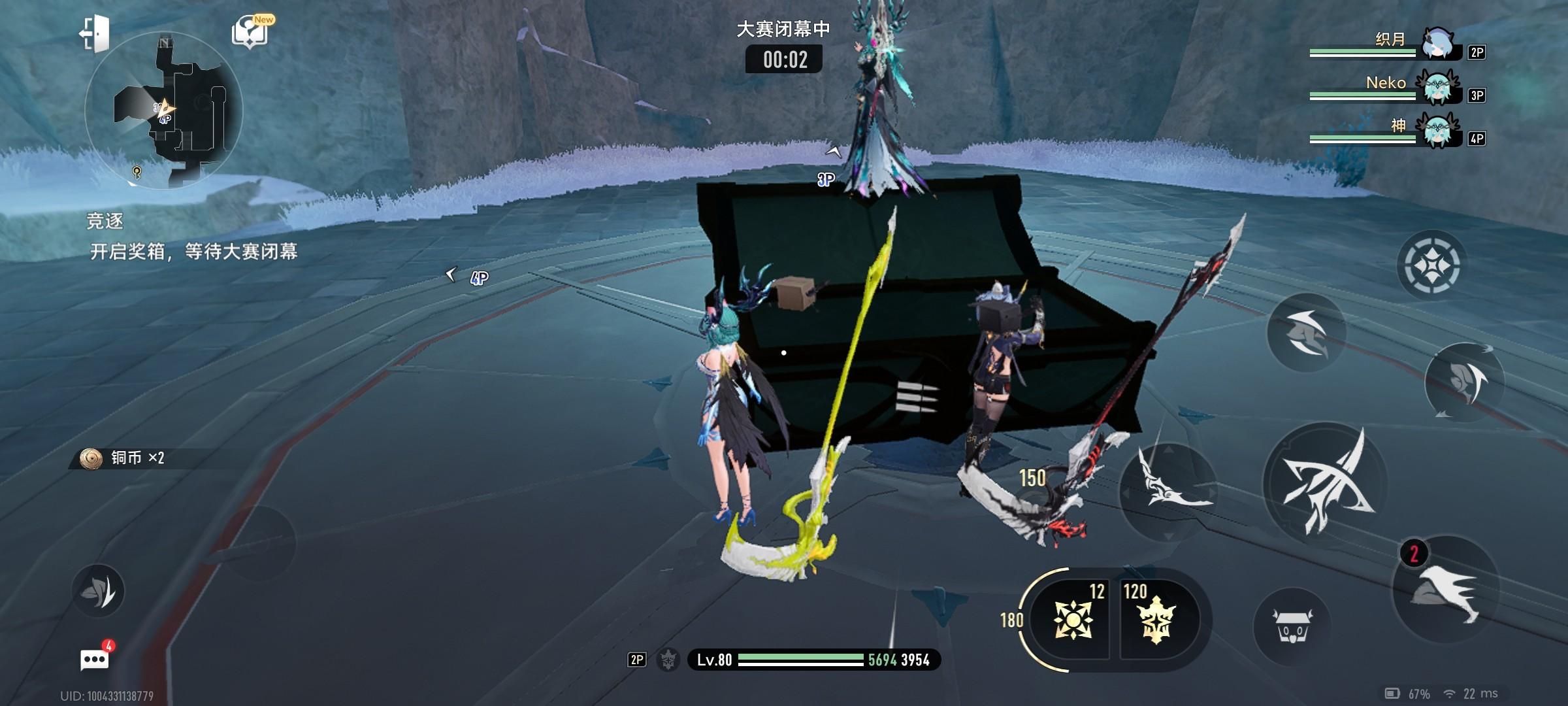Tap the exit door icon
Screen dimensions: 1568x706
click(x=94, y=33)
